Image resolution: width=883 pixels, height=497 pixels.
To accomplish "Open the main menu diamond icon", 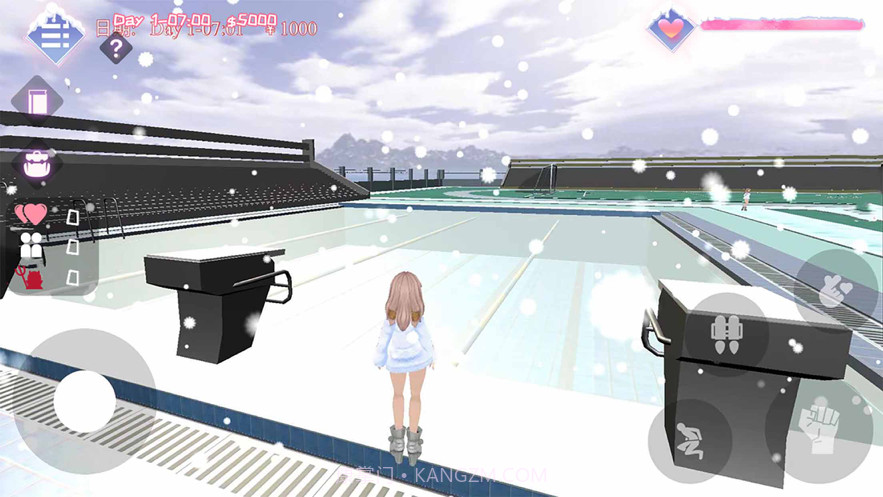I will (x=55, y=32).
